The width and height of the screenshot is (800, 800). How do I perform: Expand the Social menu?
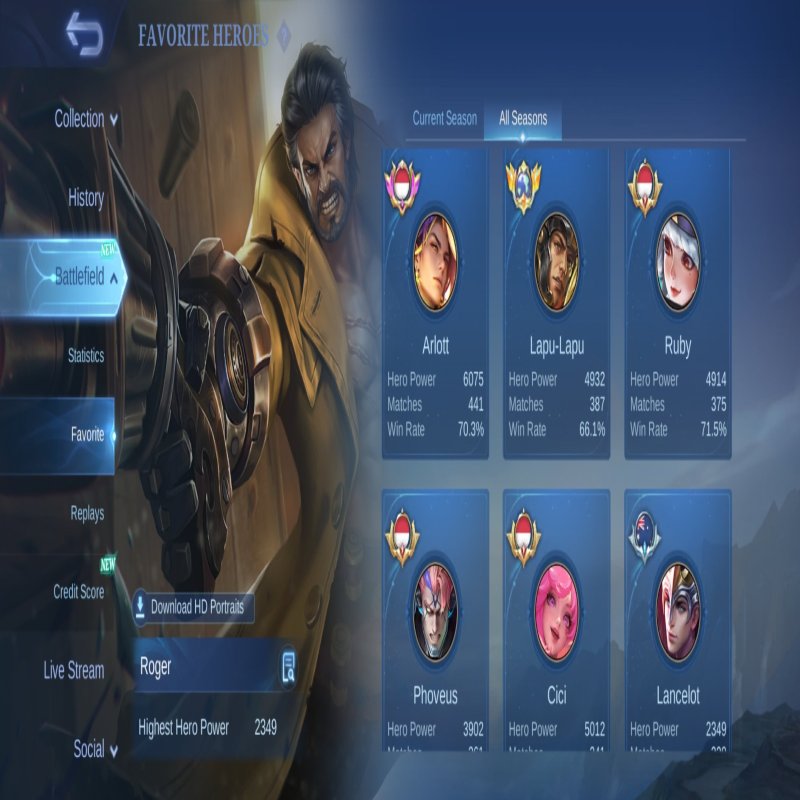89,749
